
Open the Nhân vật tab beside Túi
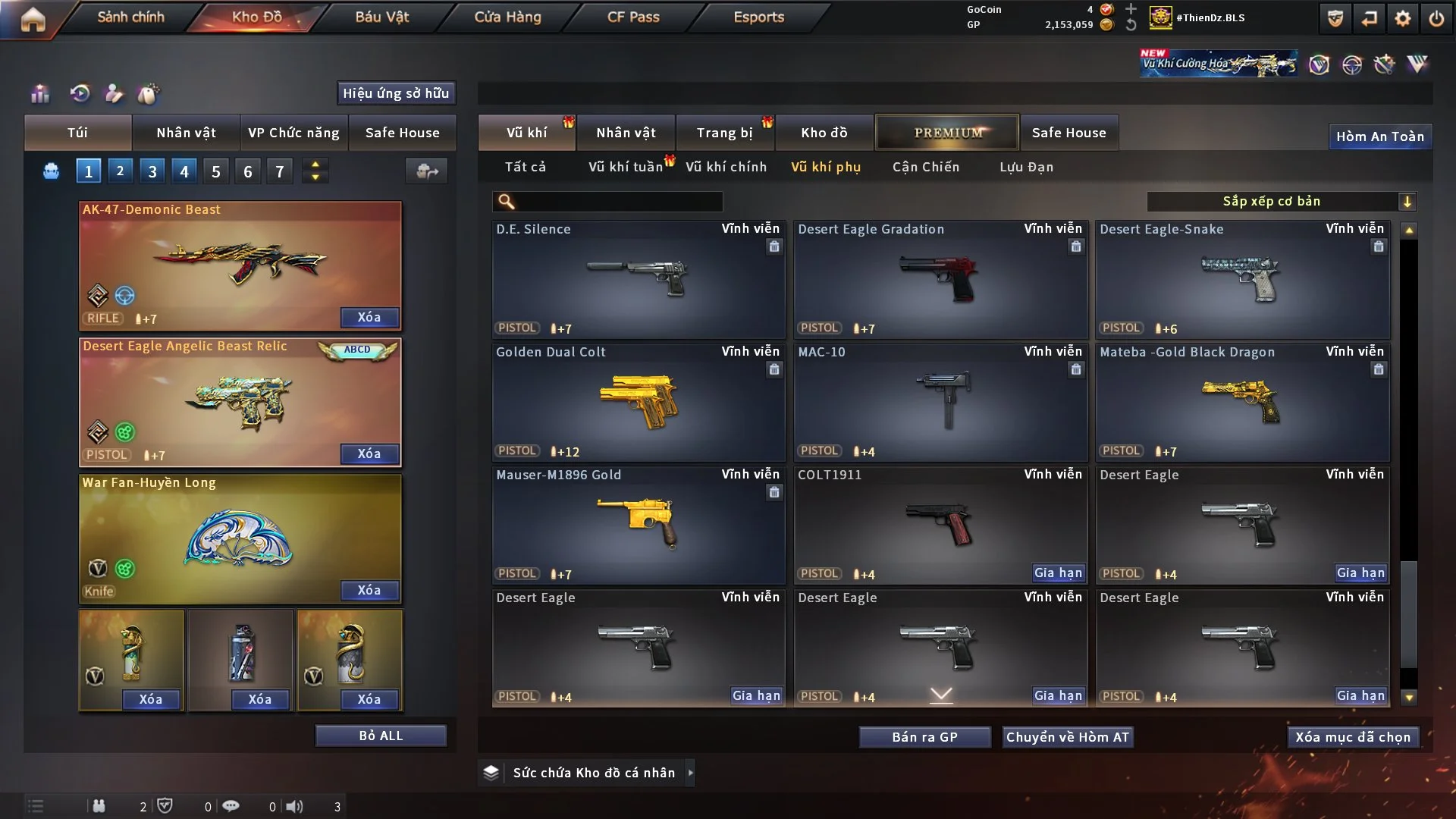[186, 133]
